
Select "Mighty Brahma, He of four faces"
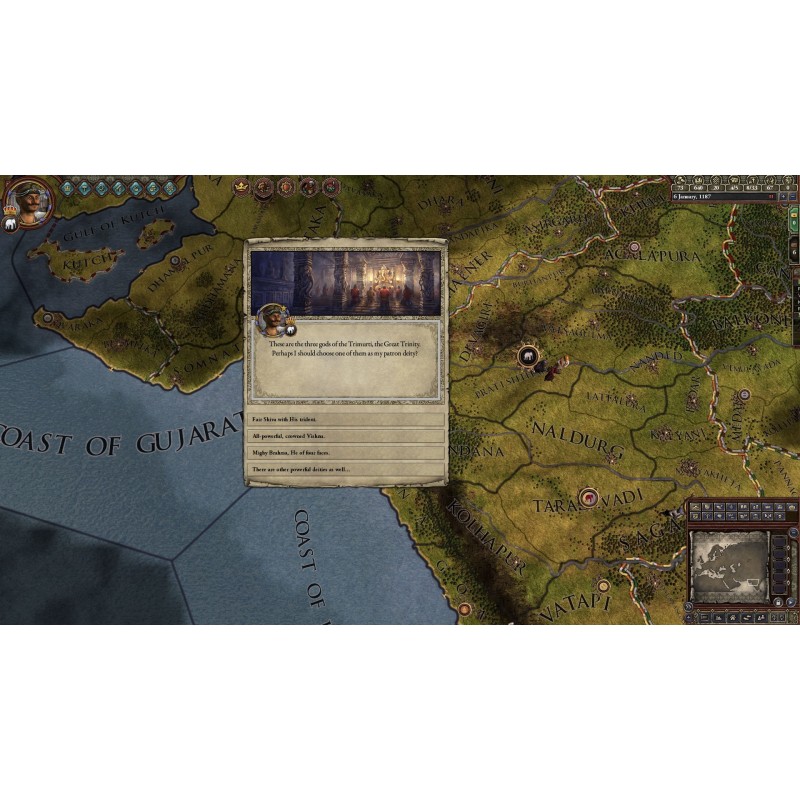pyautogui.click(x=346, y=453)
